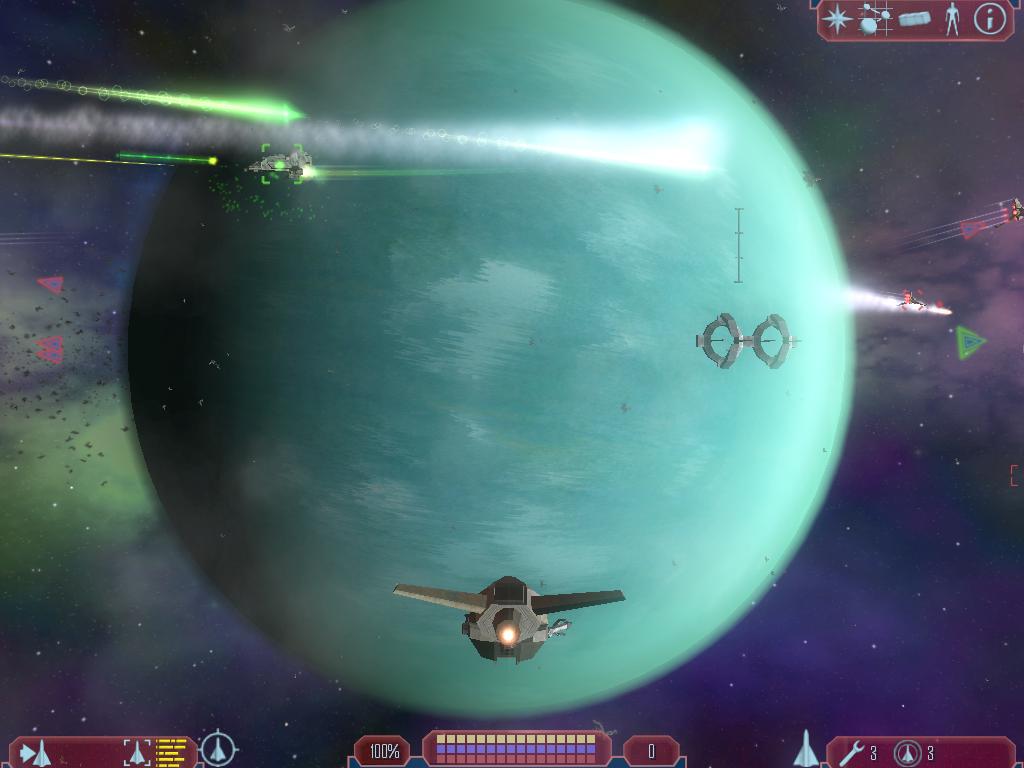
Task: Click the circled ship crosshair icon
Action: click(218, 749)
